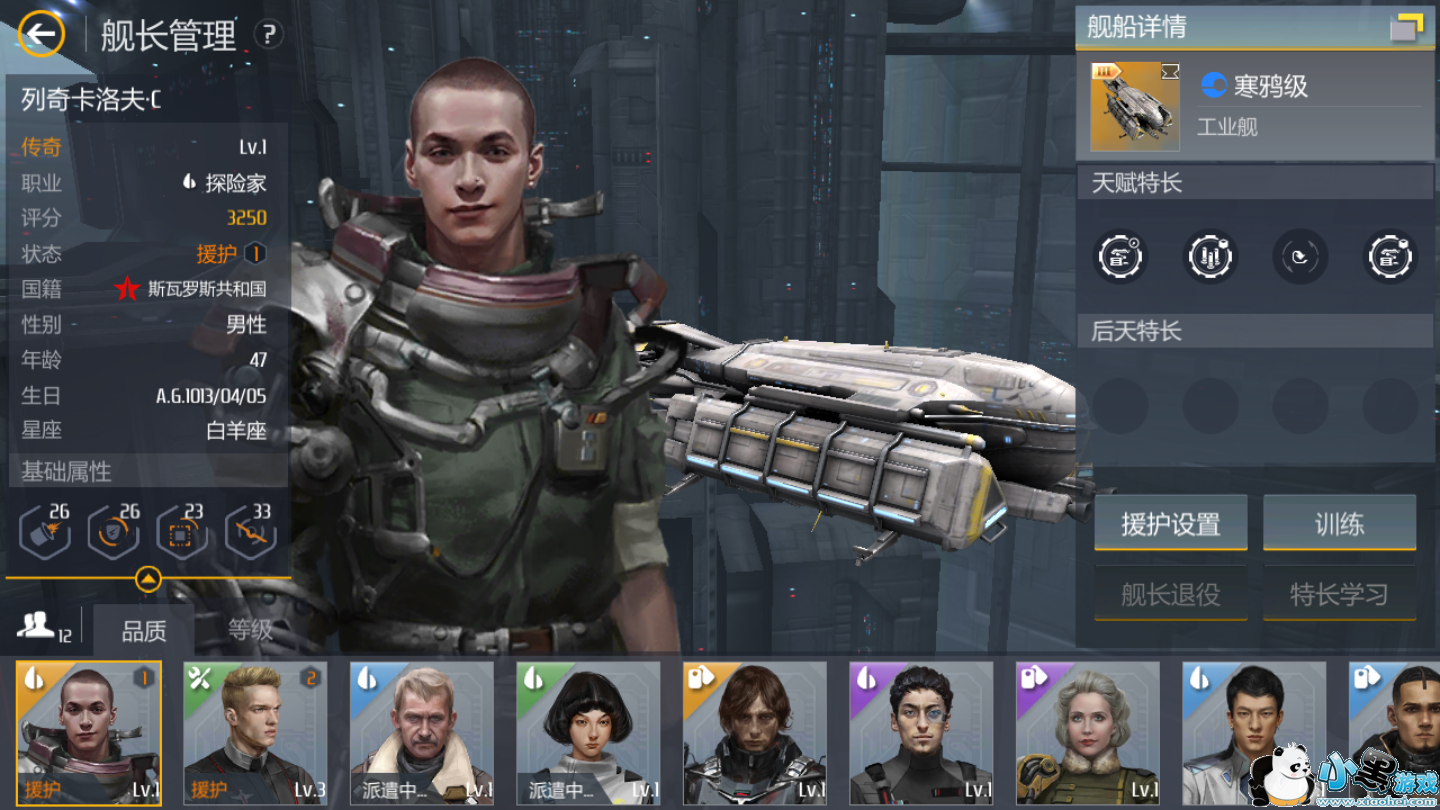
Task: Start captain 训练 training
Action: [1339, 523]
